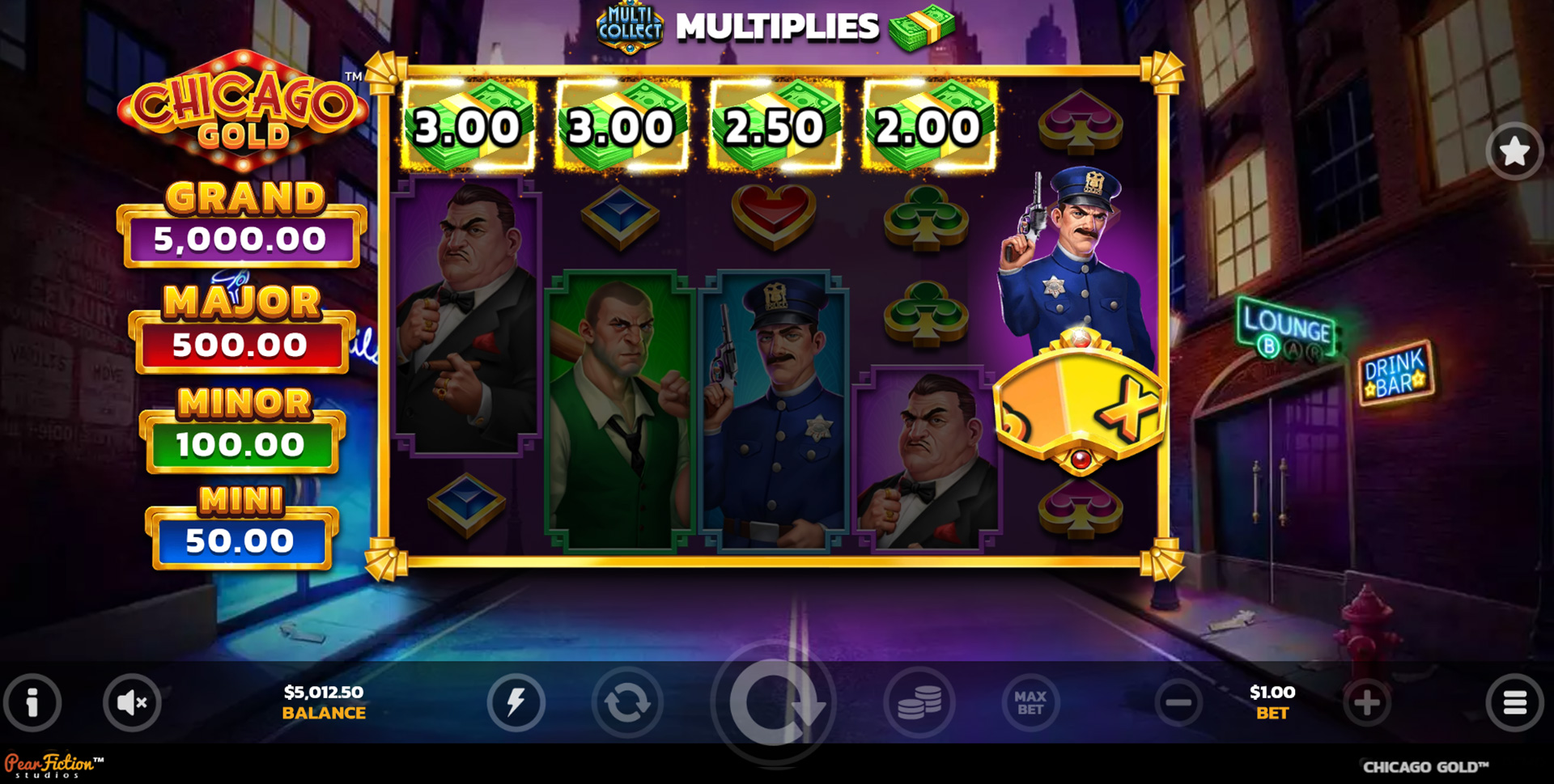Mute the game sounds
Viewport: 1554px width, 784px height.
tap(132, 702)
